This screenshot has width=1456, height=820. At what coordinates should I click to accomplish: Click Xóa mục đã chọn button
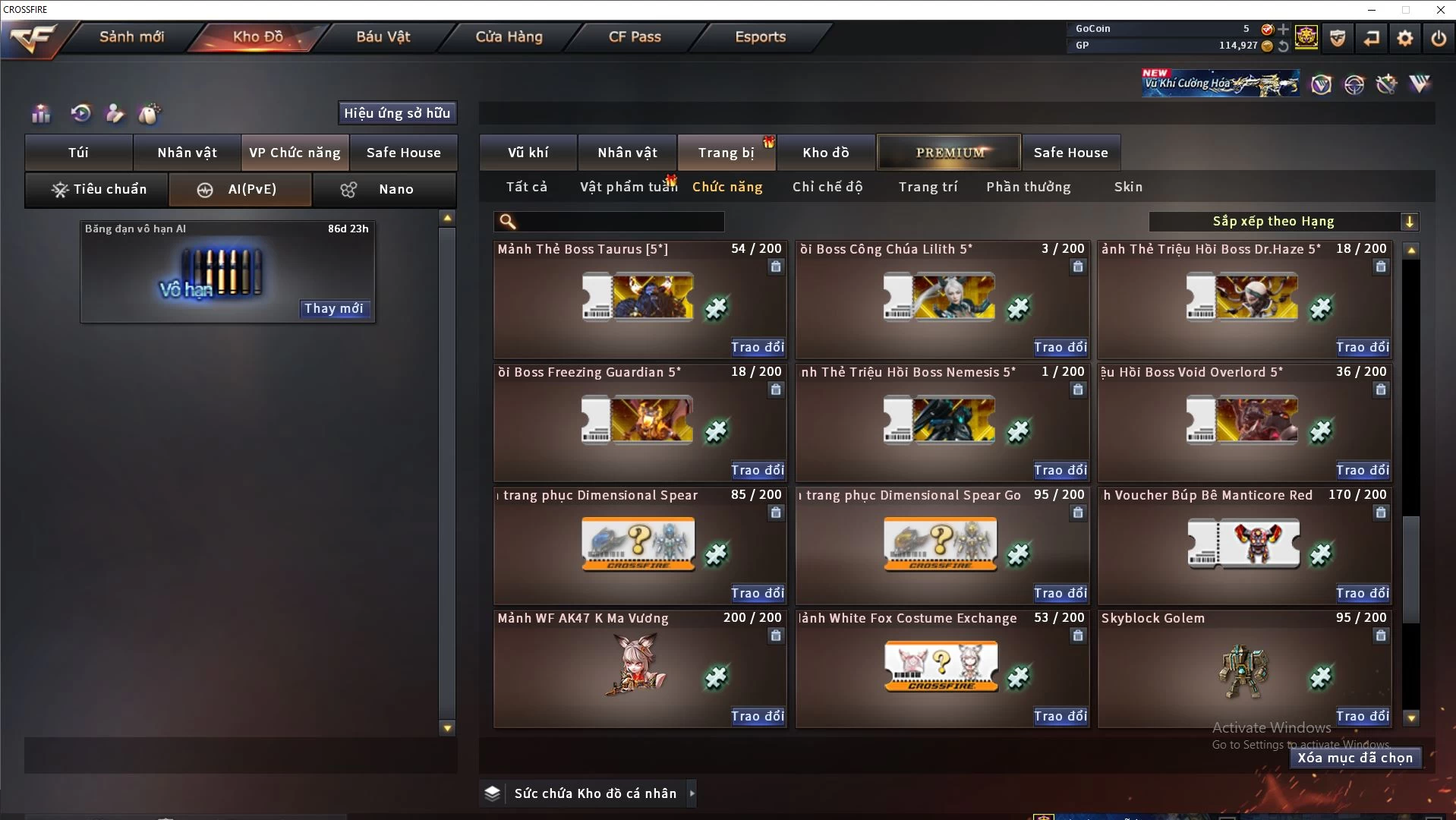(1354, 758)
